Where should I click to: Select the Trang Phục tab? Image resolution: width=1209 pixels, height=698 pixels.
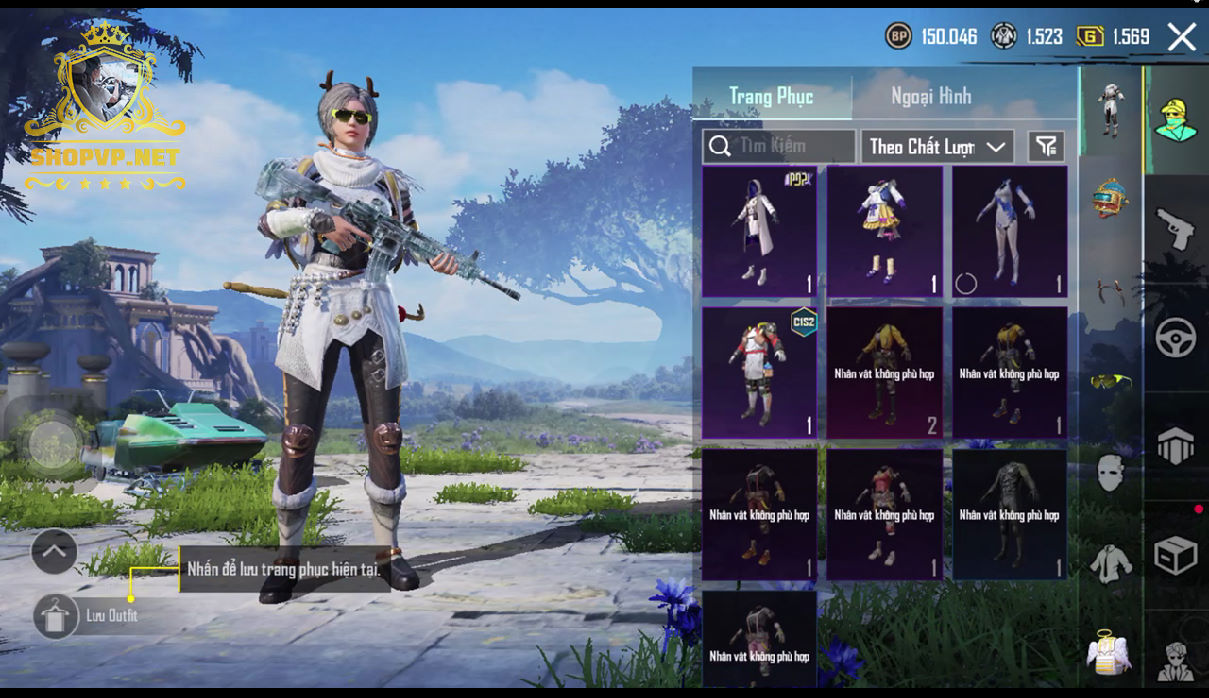click(x=771, y=96)
